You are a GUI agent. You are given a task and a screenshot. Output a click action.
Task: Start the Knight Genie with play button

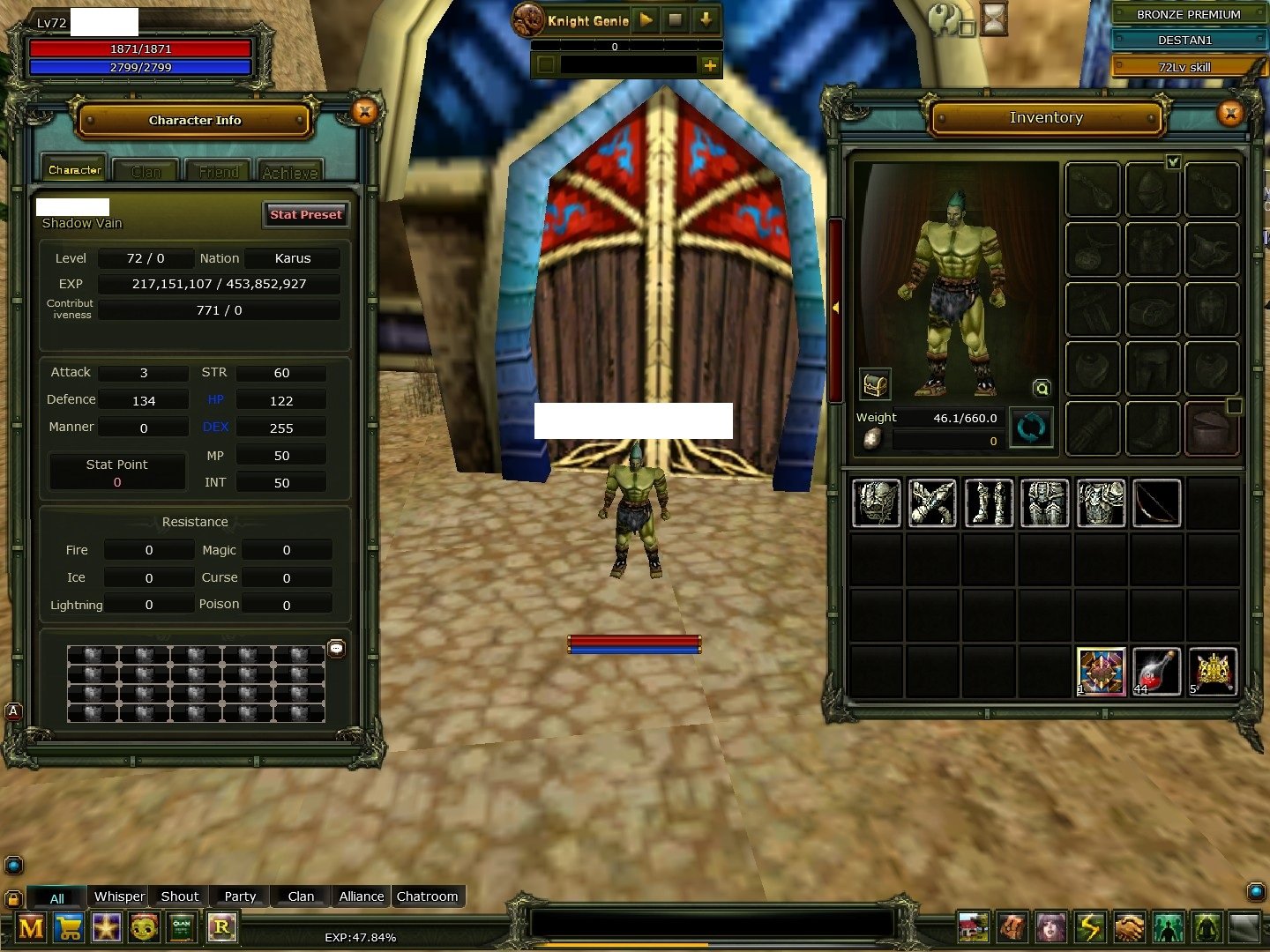pos(646,19)
